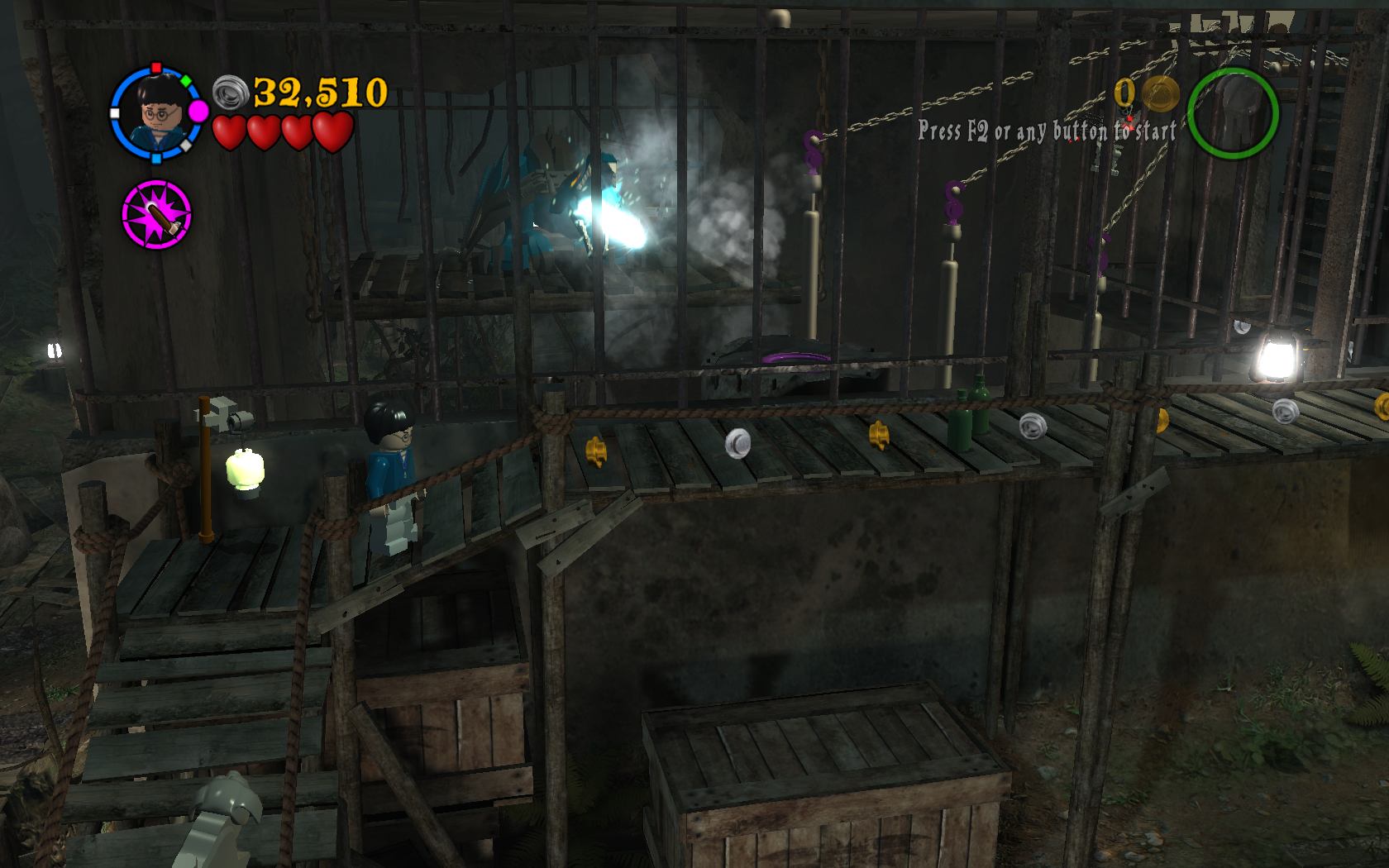Click Harry's character portrait
1389x868 pixels.
click(x=157, y=113)
